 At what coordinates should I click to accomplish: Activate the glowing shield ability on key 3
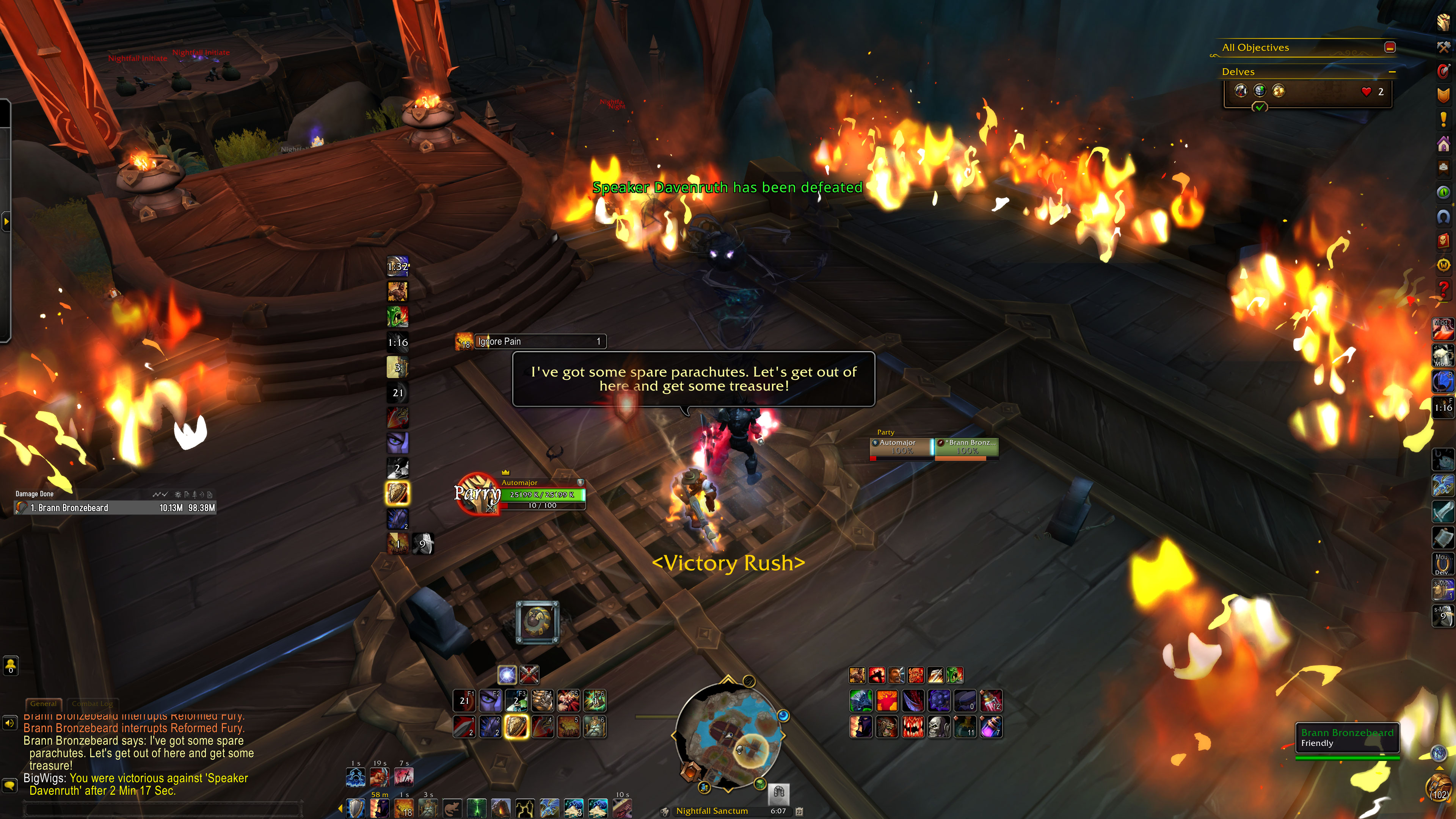point(516,727)
